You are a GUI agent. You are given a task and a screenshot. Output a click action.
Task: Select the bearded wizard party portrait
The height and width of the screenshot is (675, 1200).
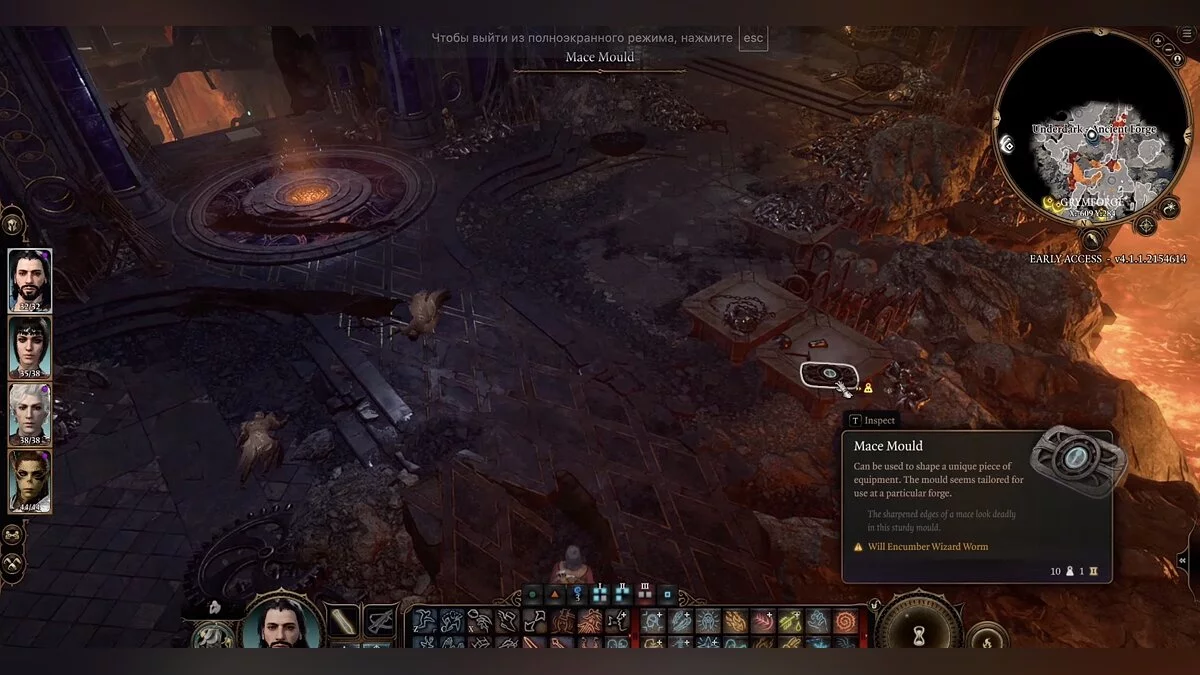pyautogui.click(x=30, y=280)
